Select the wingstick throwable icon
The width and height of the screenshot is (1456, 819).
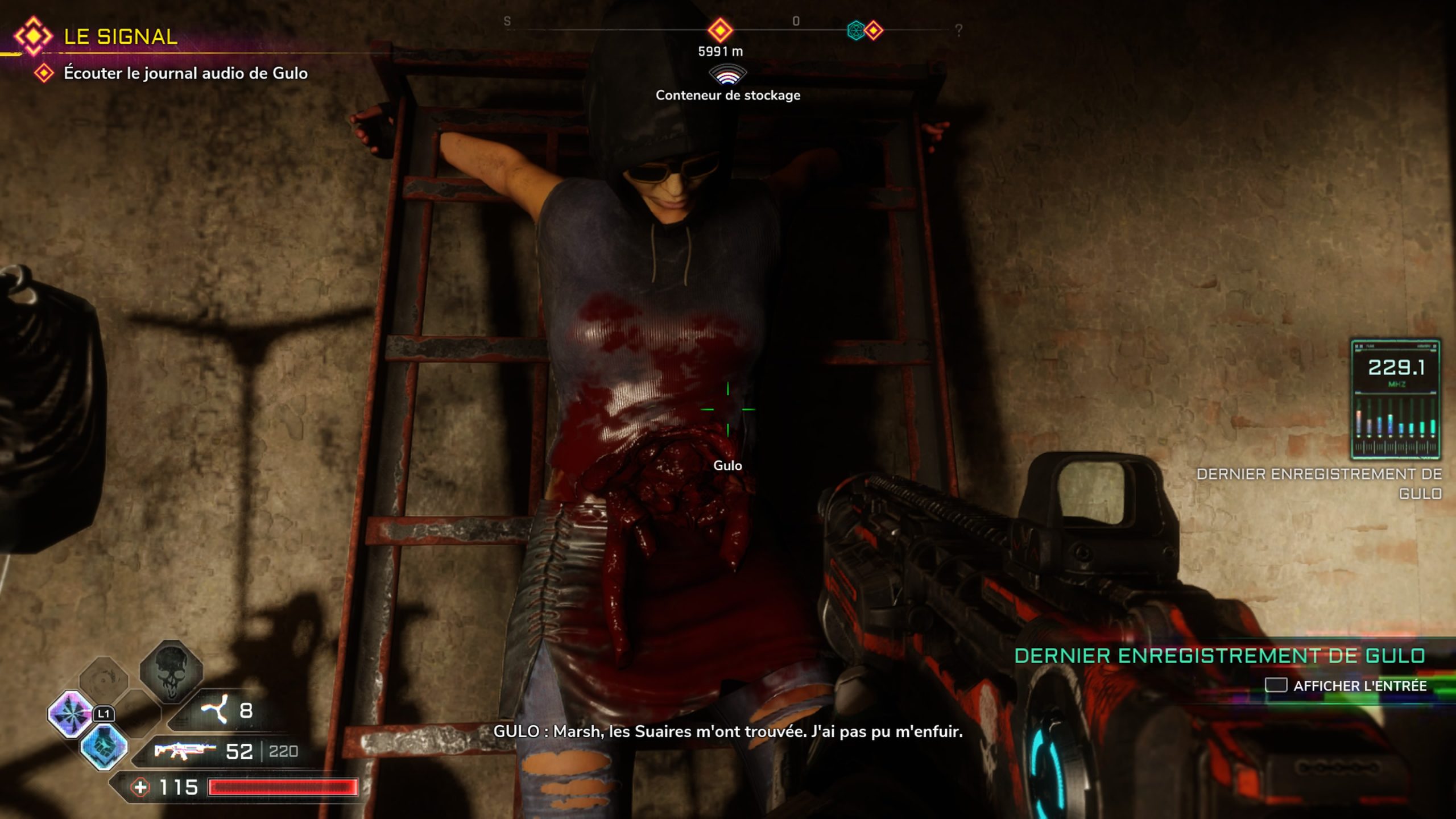216,710
